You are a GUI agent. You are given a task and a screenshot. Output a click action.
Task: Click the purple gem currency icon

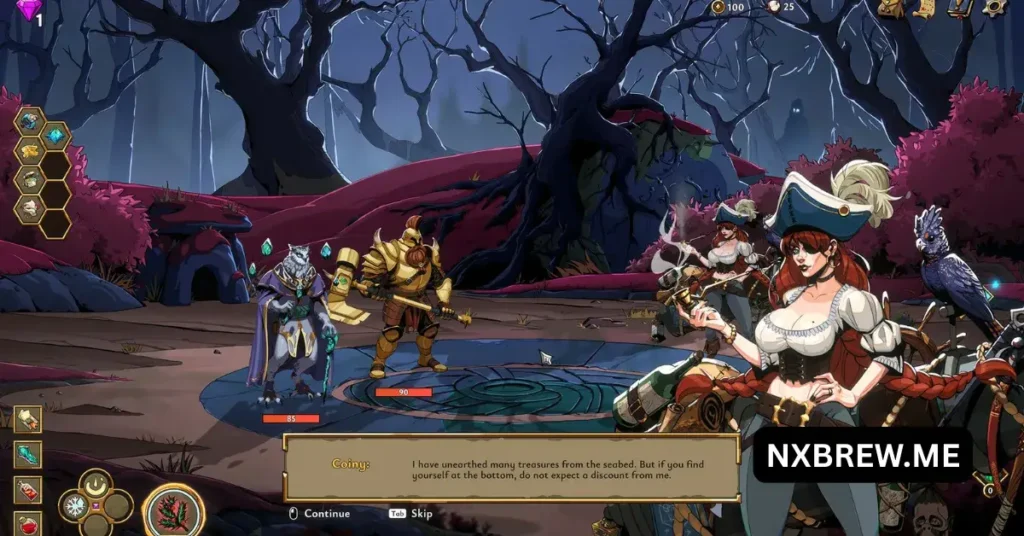tap(28, 9)
